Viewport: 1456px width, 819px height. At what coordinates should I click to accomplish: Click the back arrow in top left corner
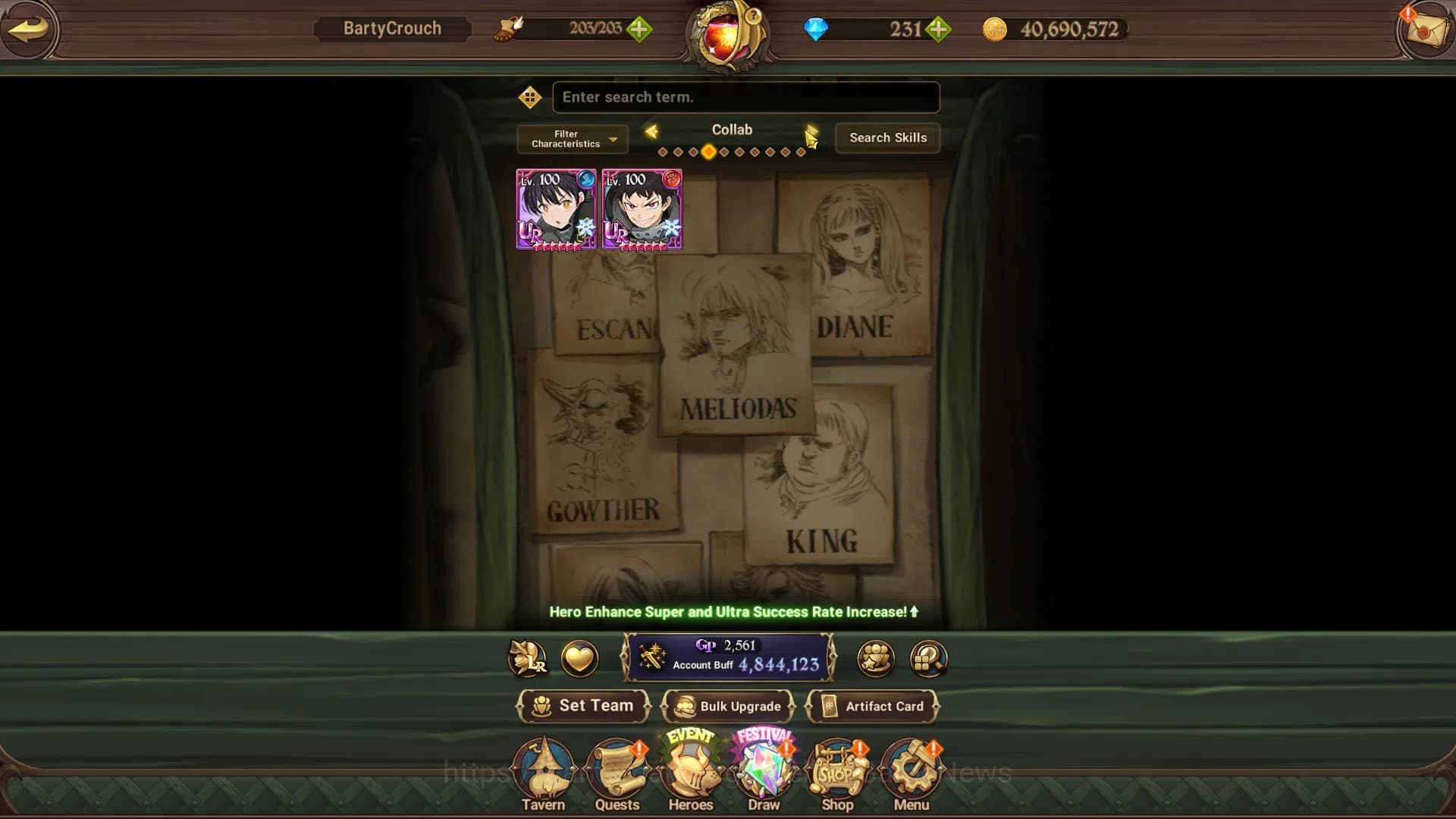[29, 30]
